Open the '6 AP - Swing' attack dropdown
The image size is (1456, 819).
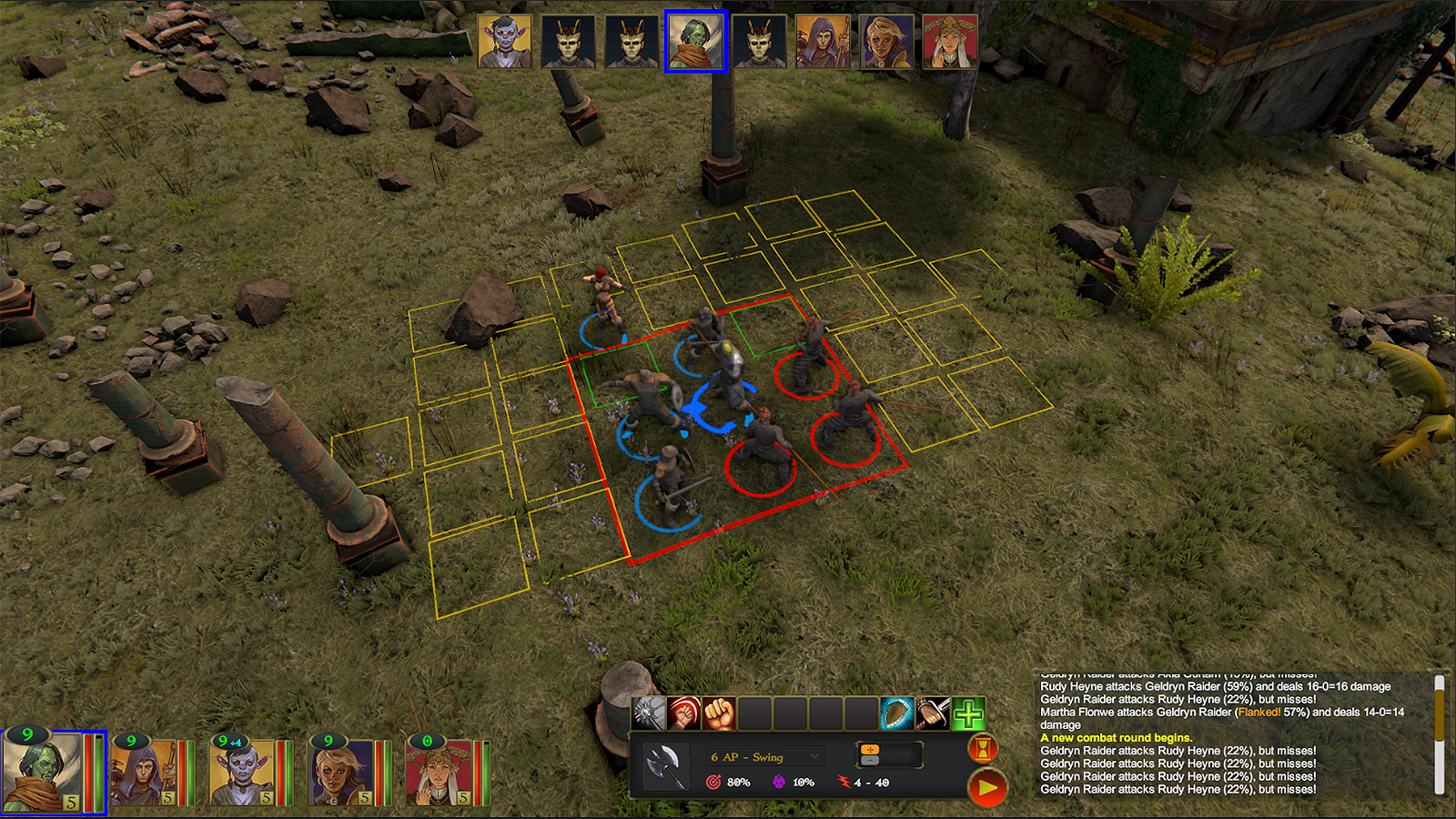click(765, 757)
